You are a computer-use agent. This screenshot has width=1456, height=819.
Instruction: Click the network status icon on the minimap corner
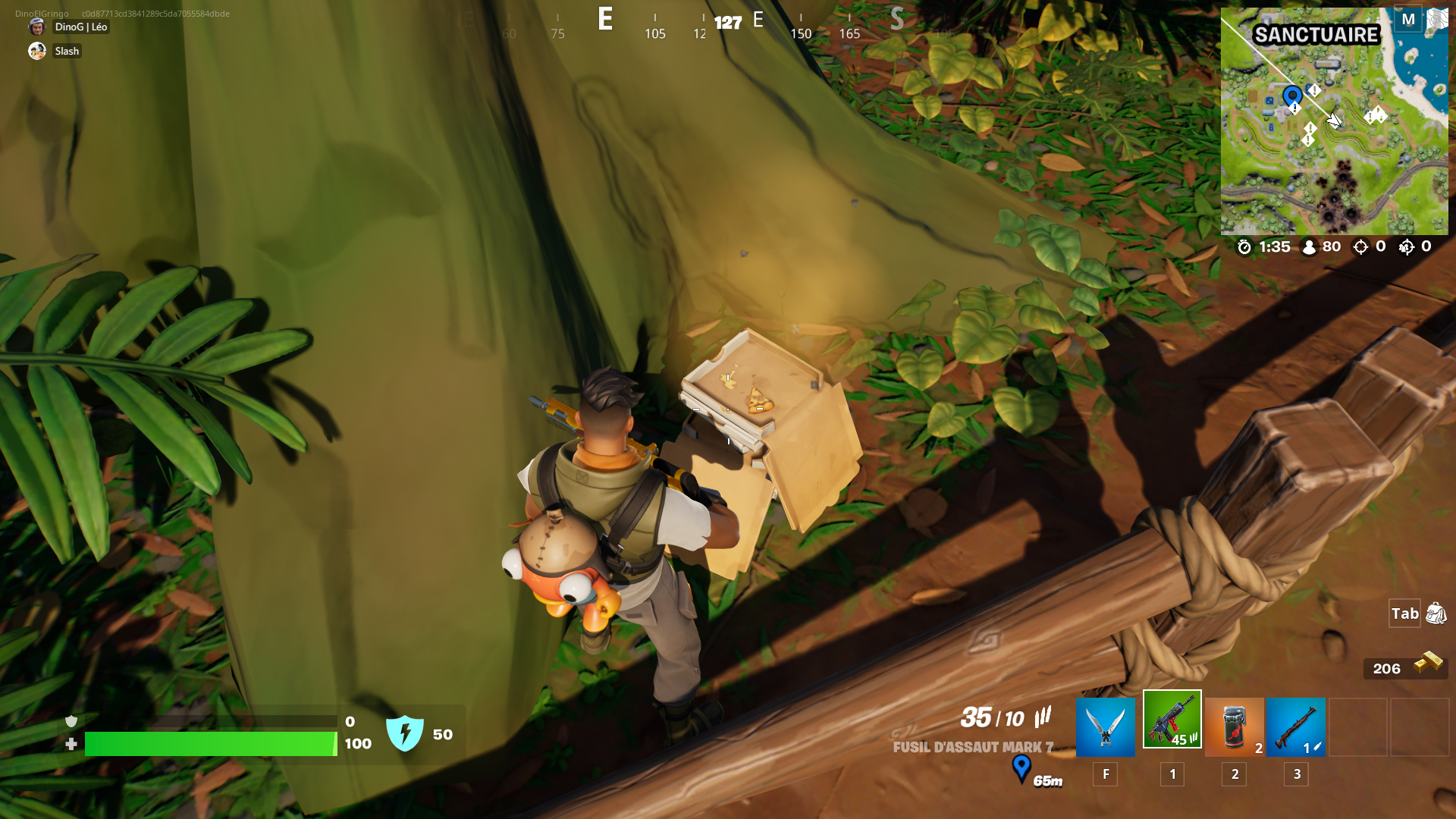[1439, 19]
